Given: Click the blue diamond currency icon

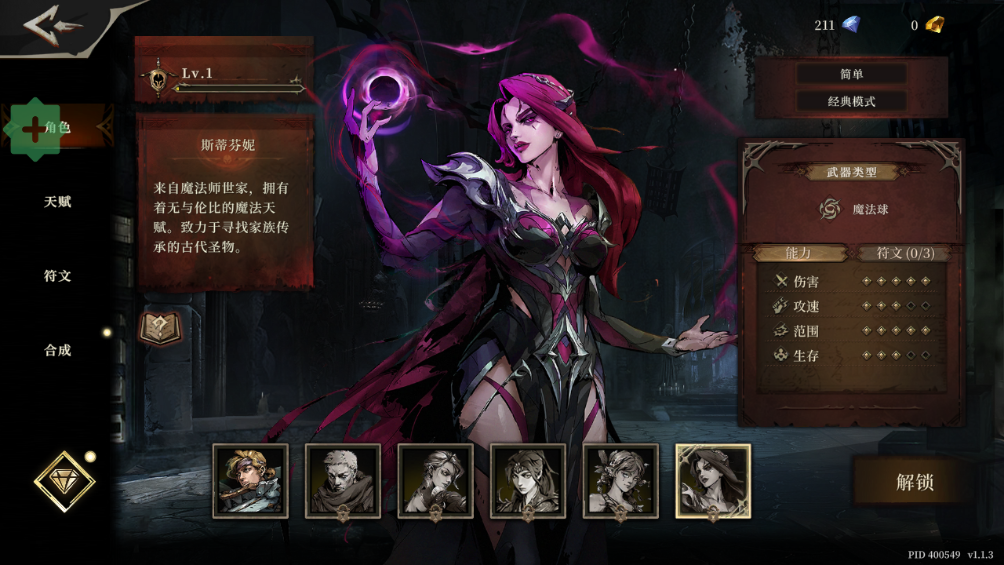Looking at the screenshot, I should [851, 25].
